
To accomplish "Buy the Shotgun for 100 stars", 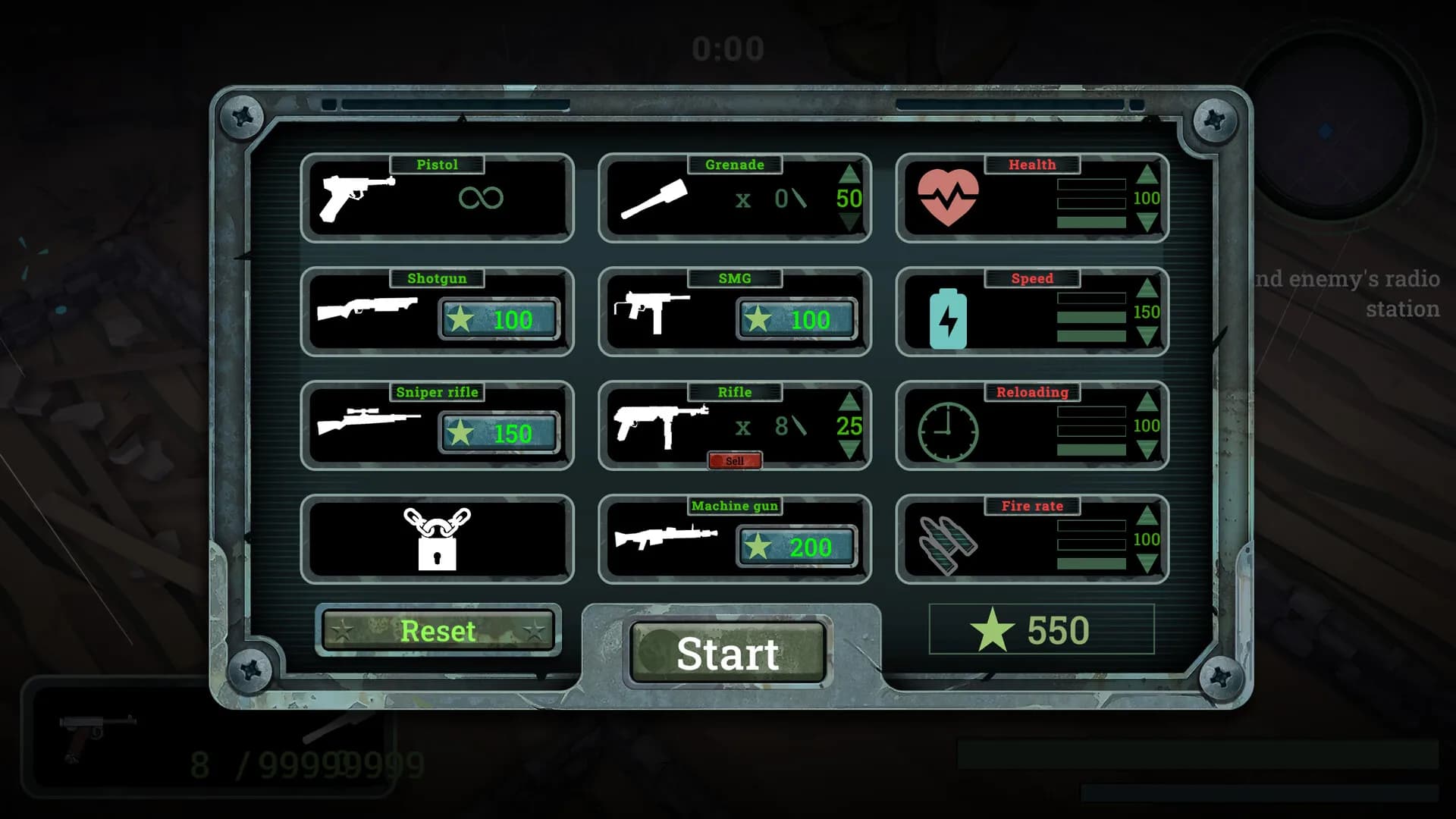I will pyautogui.click(x=498, y=319).
